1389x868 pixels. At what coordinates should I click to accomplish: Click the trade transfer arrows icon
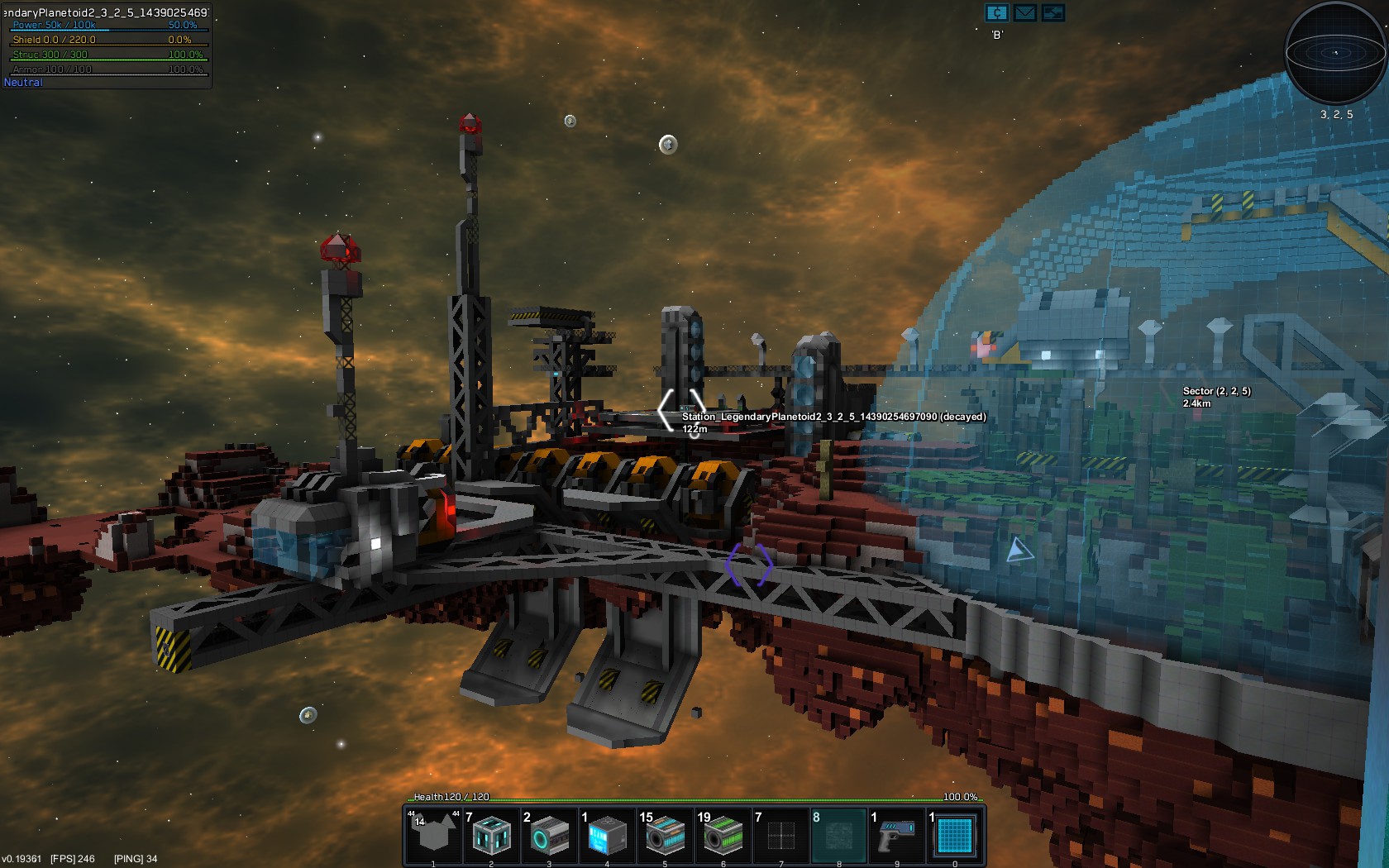[x=1053, y=13]
